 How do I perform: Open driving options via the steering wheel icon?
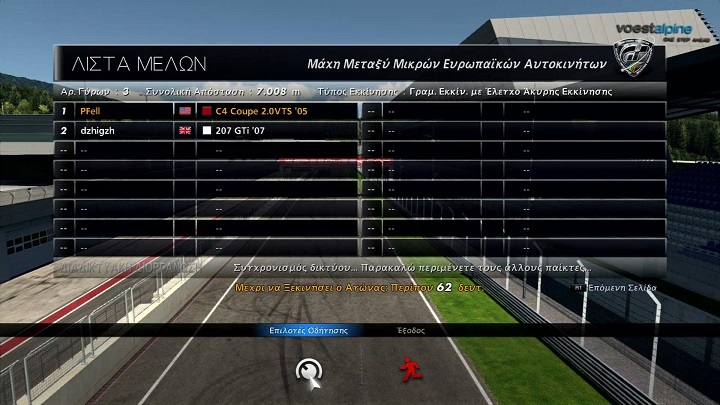308,371
